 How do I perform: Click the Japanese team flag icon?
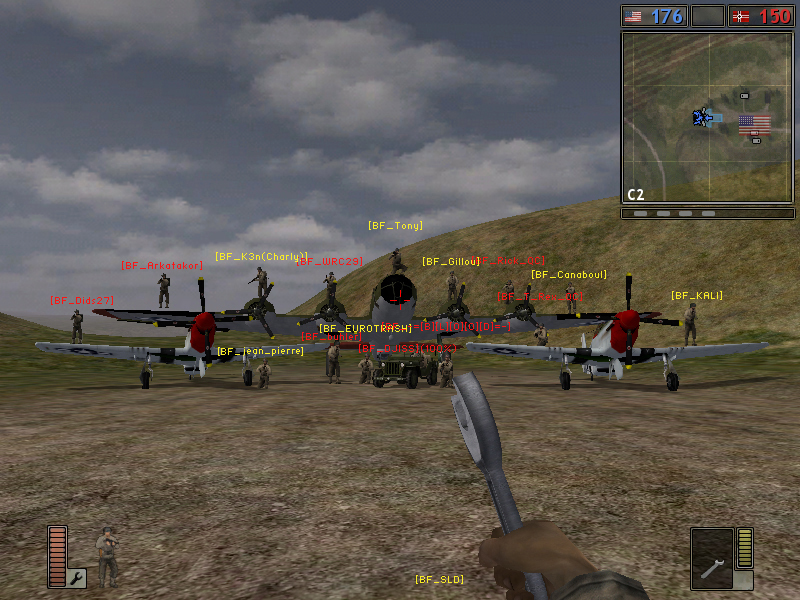742,16
